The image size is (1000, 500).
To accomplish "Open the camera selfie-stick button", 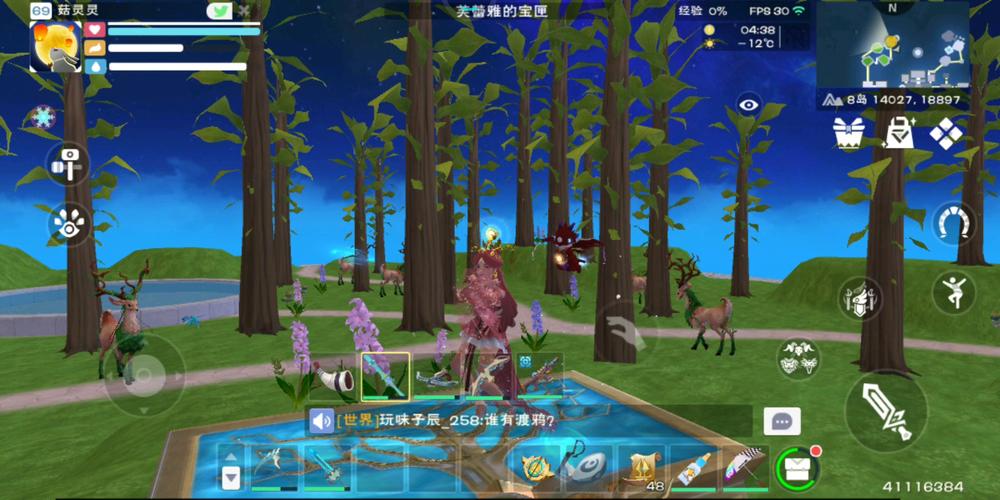I will pos(69,164).
